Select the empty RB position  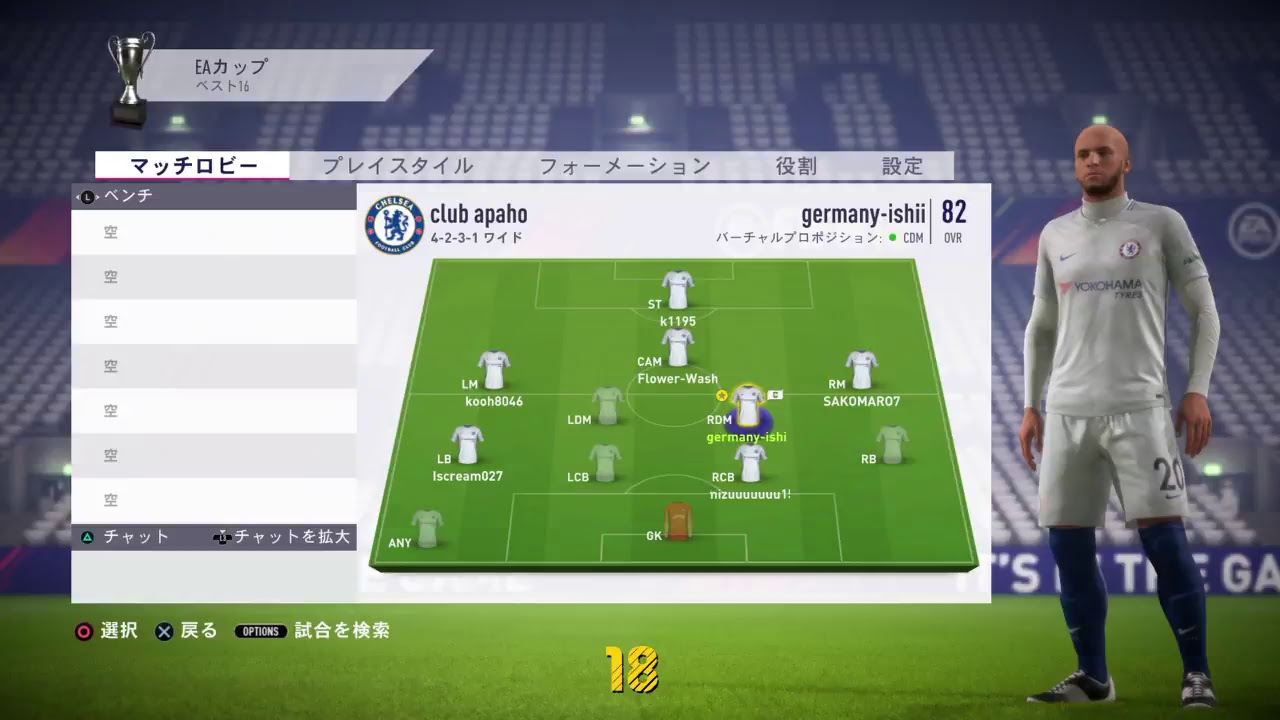pyautogui.click(x=892, y=445)
